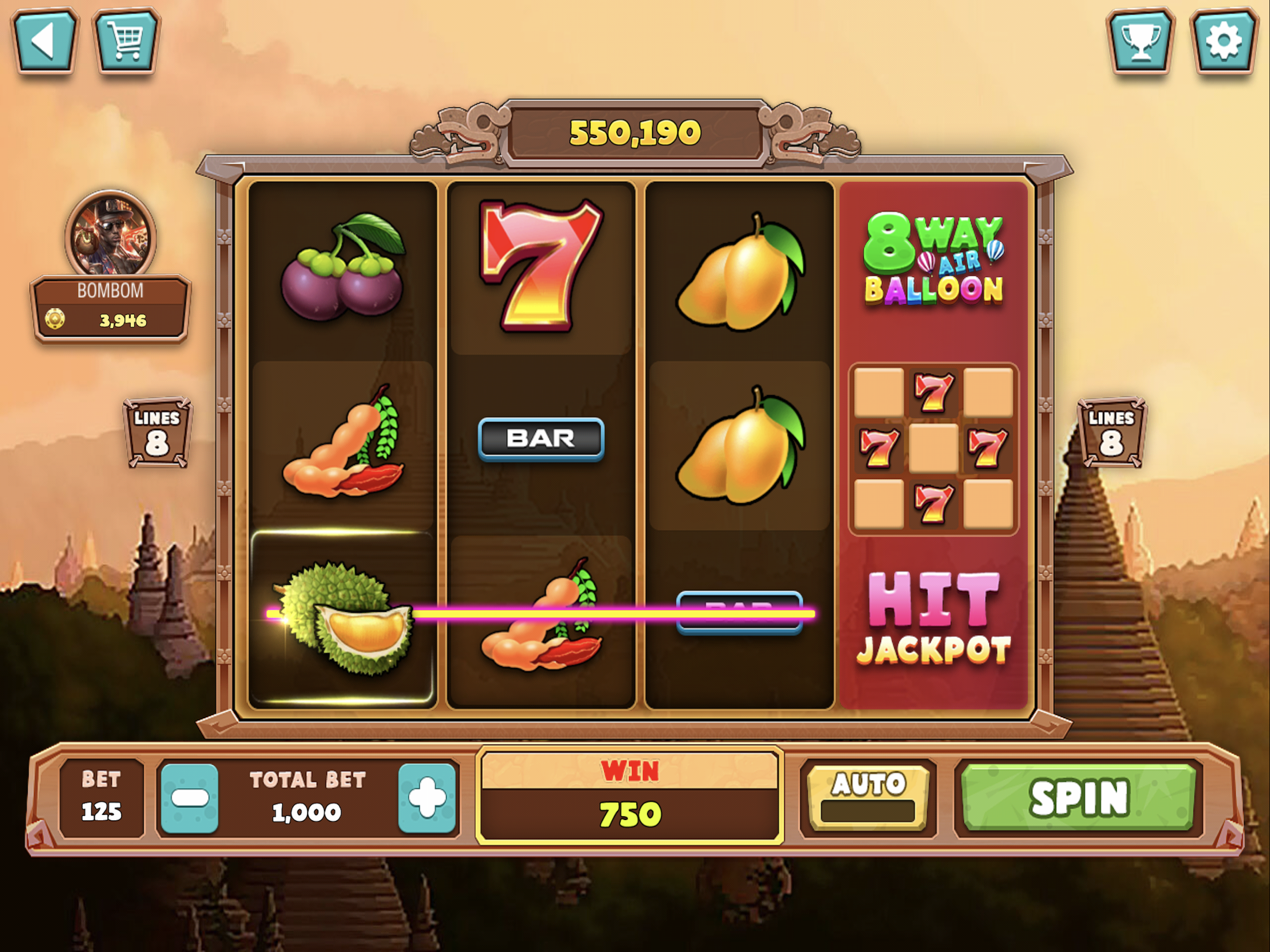Viewport: 1270px width, 952px height.
Task: Open the shopping cart store
Action: click(126, 41)
